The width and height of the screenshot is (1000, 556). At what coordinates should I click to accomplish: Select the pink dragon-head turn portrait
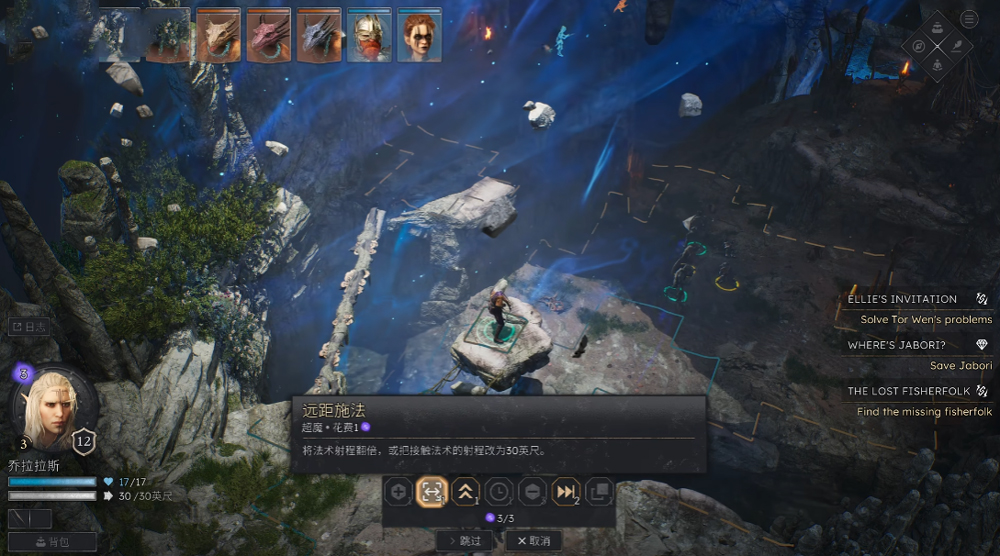(268, 36)
